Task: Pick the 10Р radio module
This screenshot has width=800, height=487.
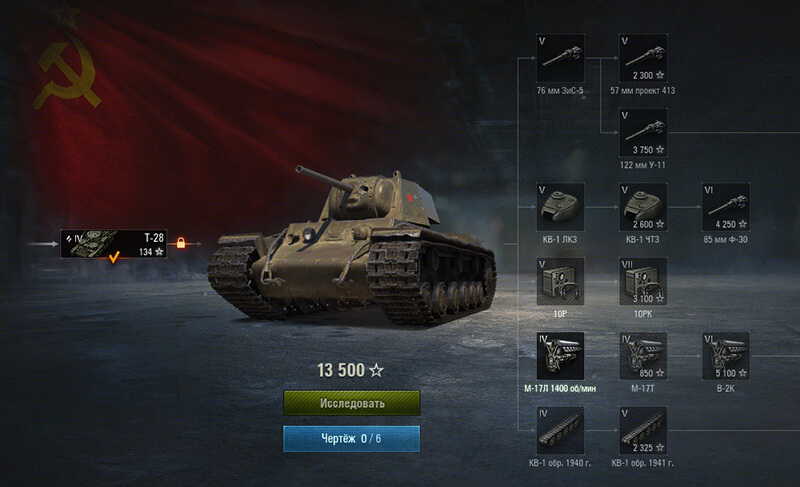Action: point(561,281)
